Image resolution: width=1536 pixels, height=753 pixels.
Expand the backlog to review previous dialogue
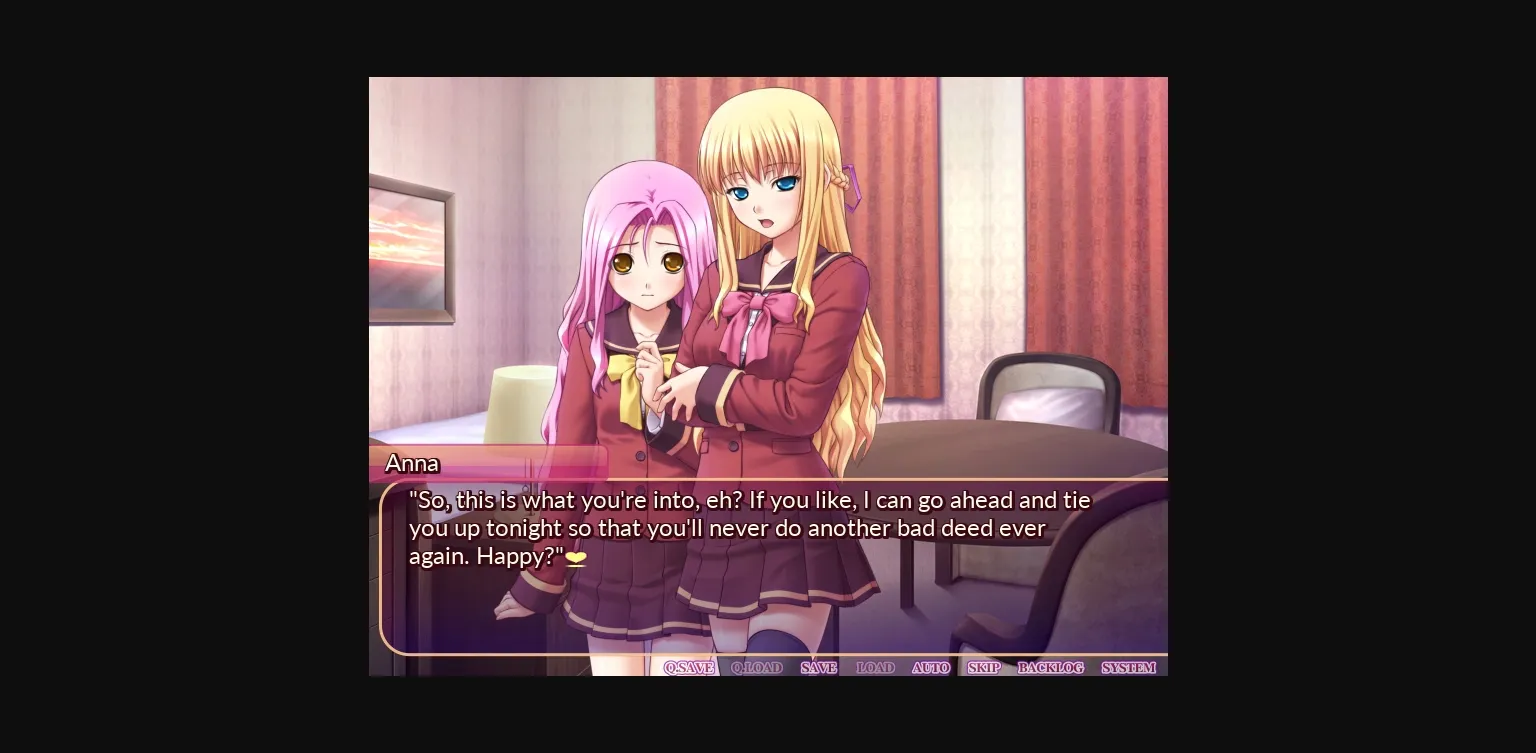coord(1051,667)
